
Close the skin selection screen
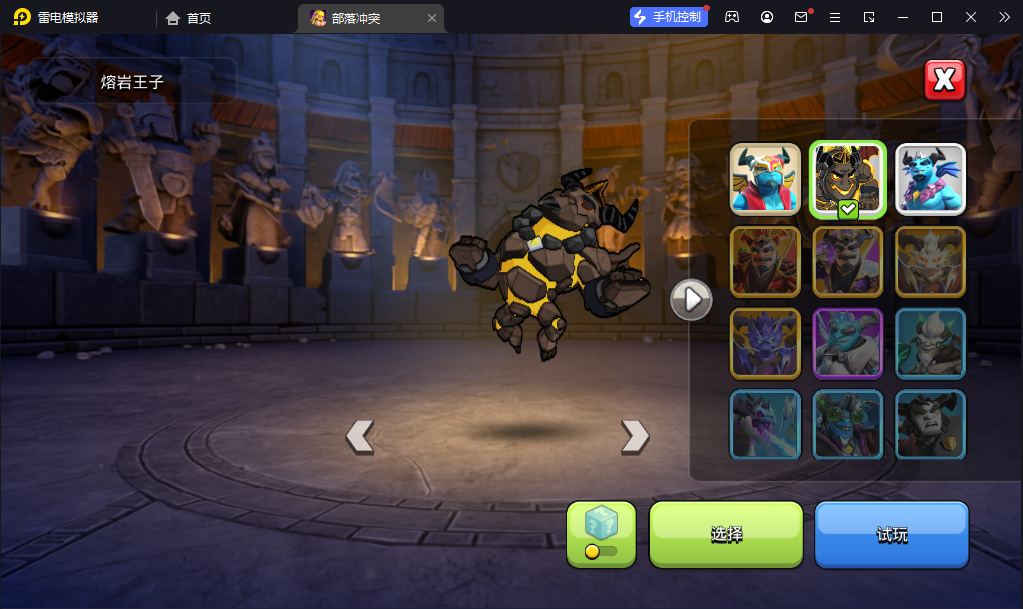pyautogui.click(x=945, y=80)
